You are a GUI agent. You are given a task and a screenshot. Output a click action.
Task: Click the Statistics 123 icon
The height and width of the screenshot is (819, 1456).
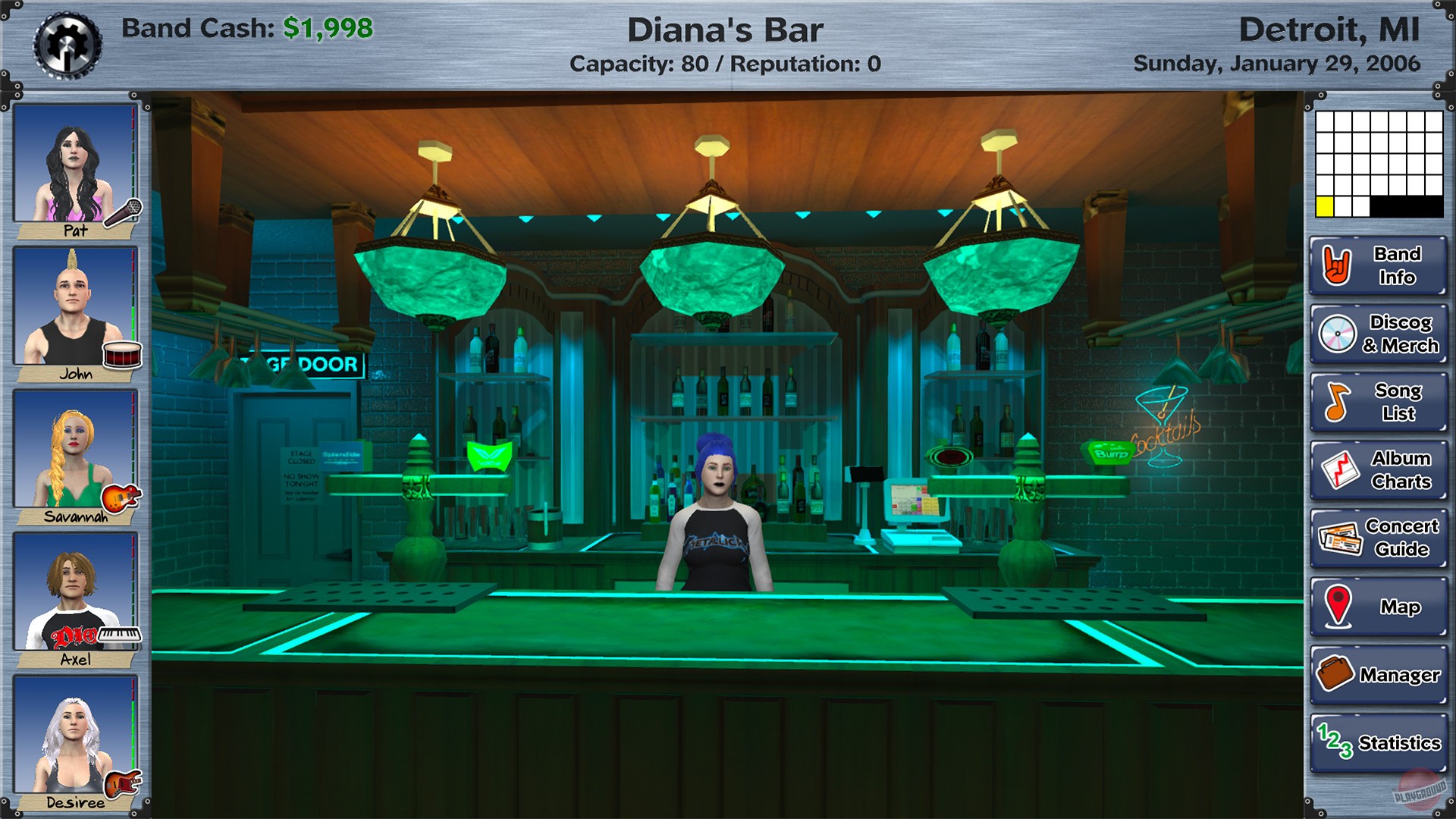(x=1337, y=739)
